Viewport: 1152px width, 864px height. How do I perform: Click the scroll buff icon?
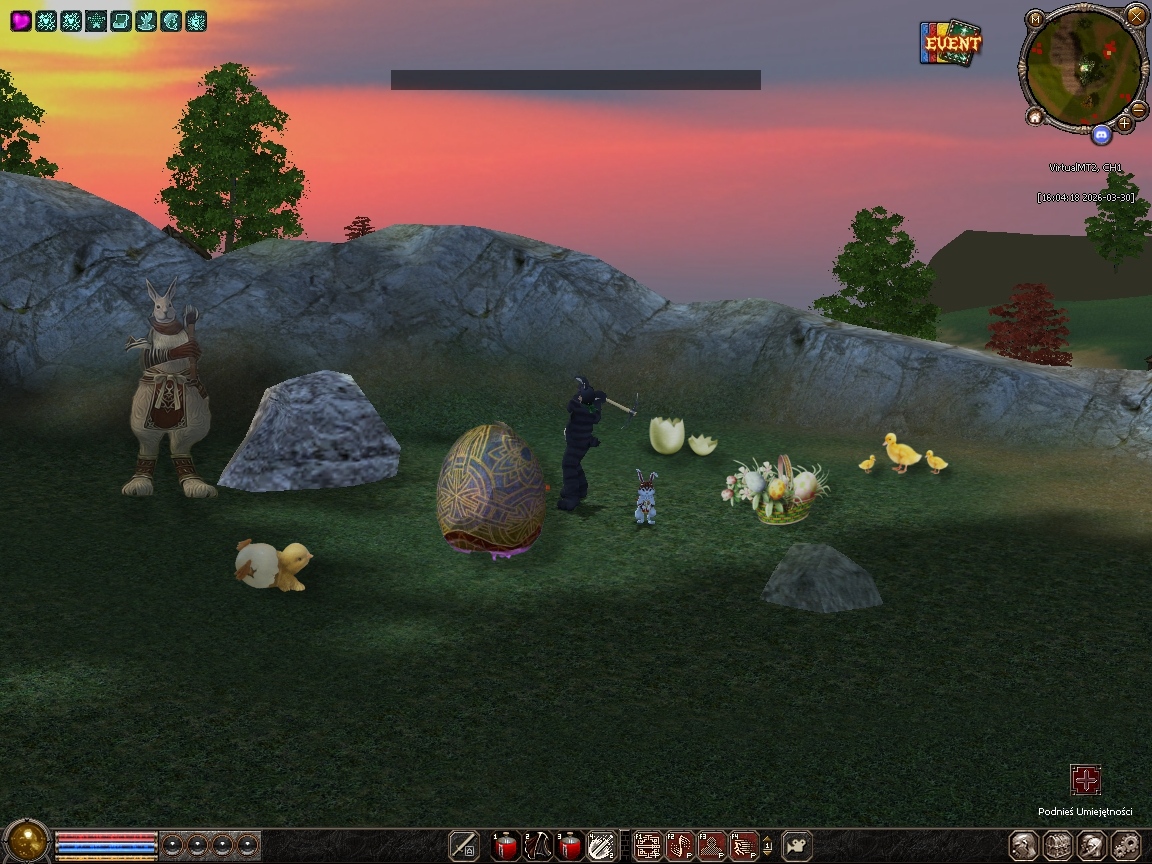[121, 21]
